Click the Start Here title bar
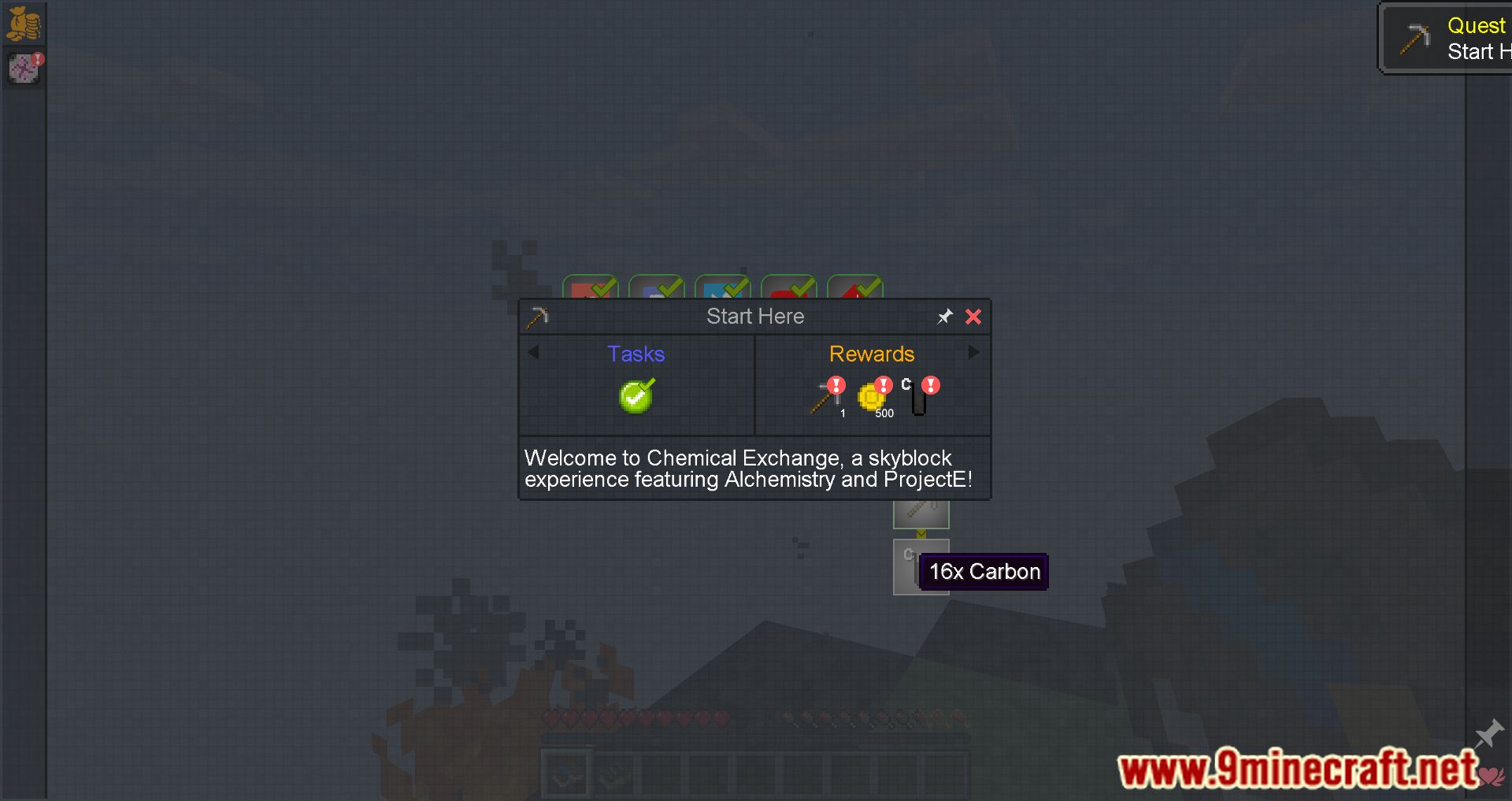The height and width of the screenshot is (801, 1512). pyautogui.click(x=754, y=316)
